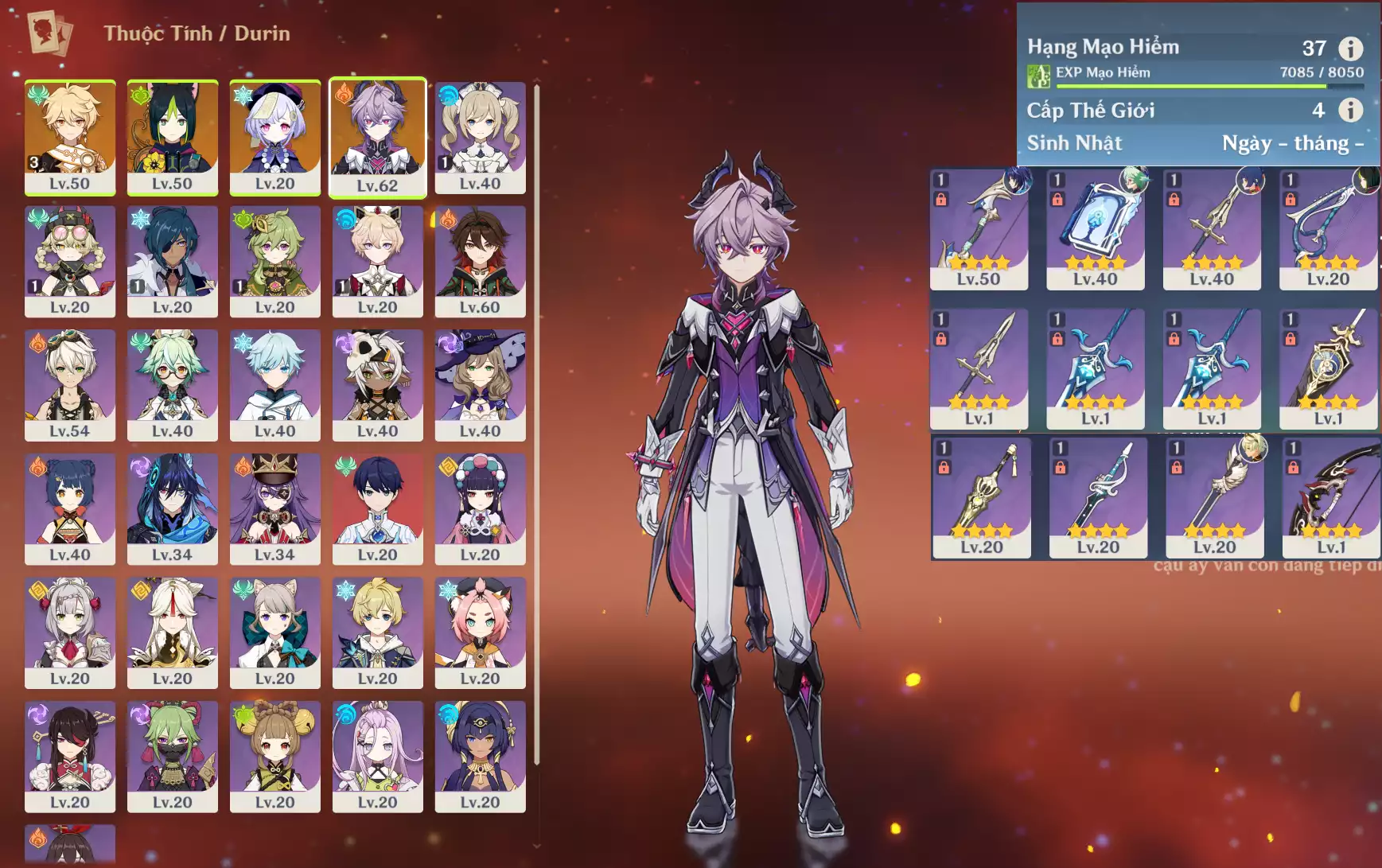Select Xiangling's Lv.40 portrait
The height and width of the screenshot is (868, 1382).
click(x=70, y=508)
